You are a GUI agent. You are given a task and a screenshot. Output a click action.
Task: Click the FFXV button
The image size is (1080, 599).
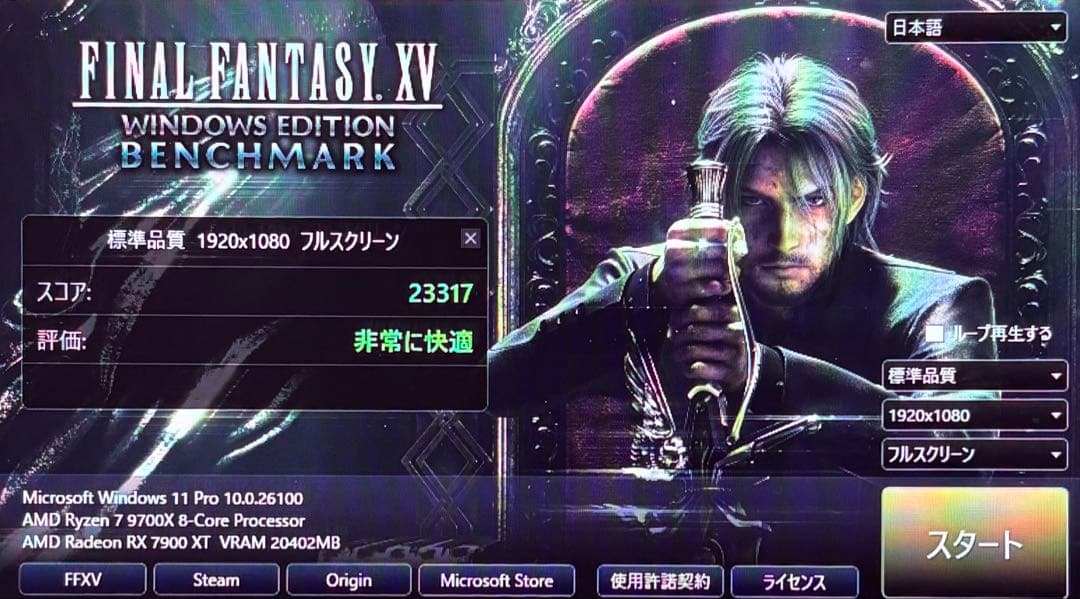tap(82, 580)
